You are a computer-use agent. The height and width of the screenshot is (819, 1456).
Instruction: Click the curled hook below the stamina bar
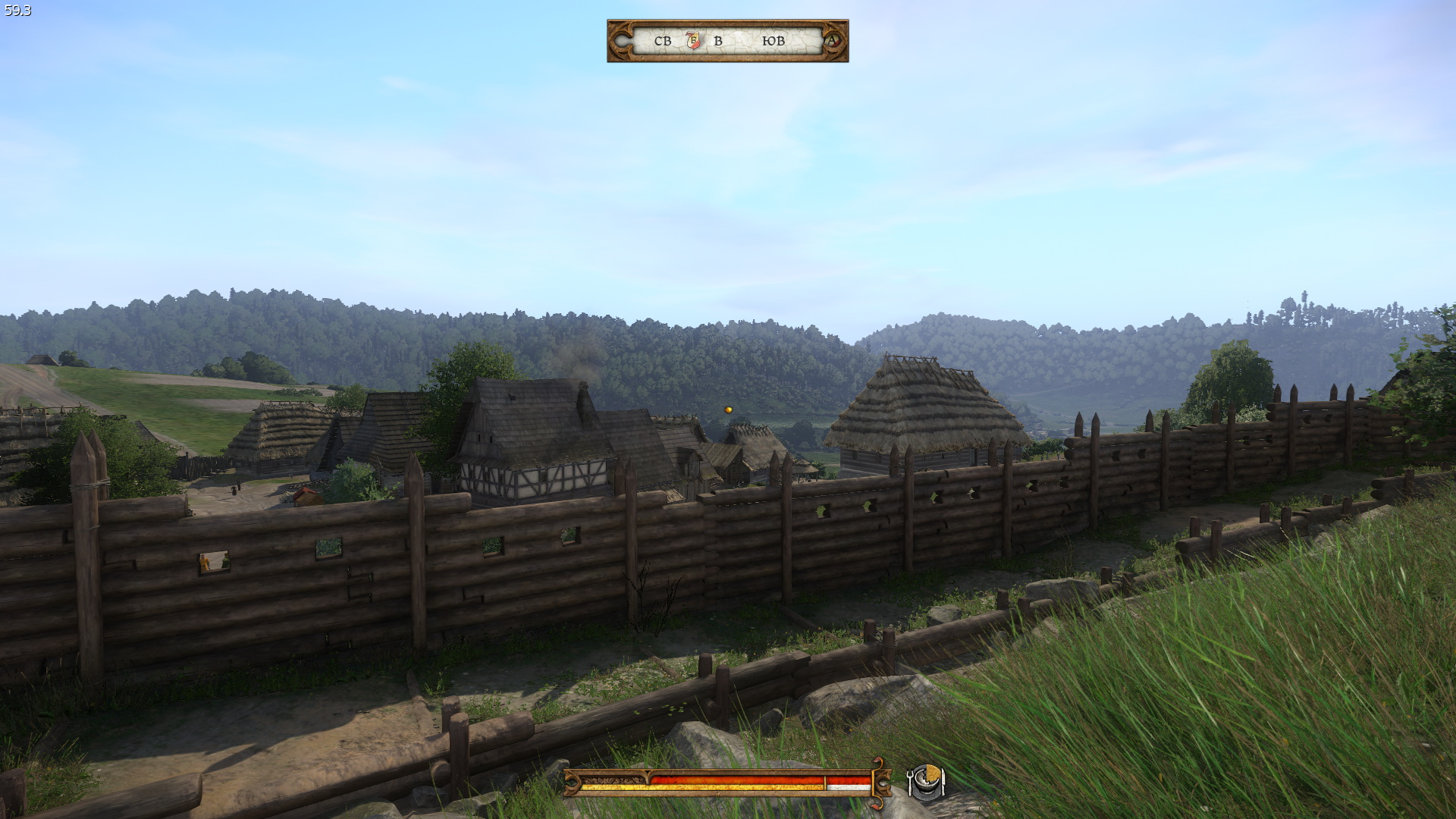point(878,805)
